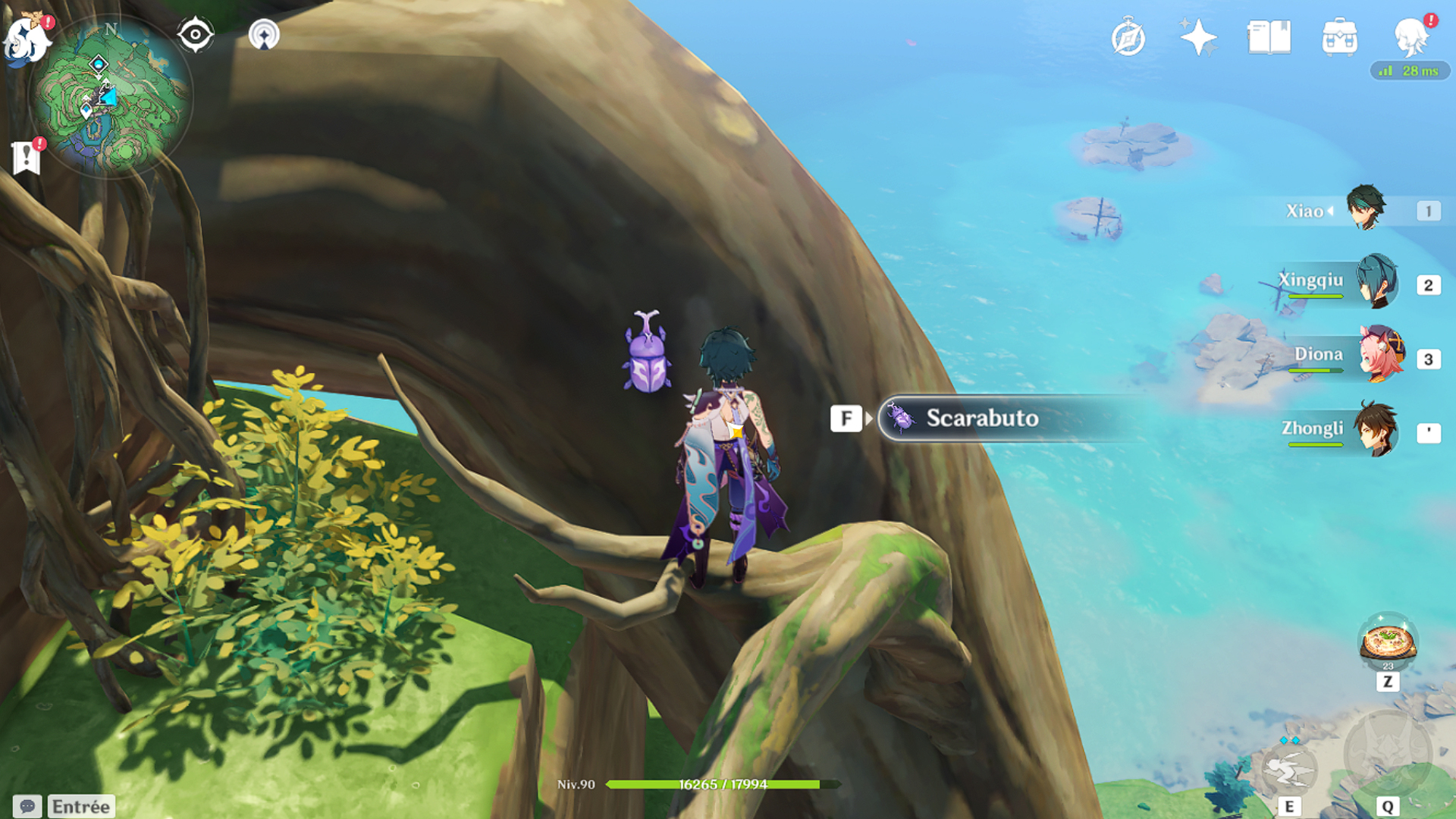Pick up the Scarabuto item prompt
The width and height of the screenshot is (1456, 819).
coord(981,418)
